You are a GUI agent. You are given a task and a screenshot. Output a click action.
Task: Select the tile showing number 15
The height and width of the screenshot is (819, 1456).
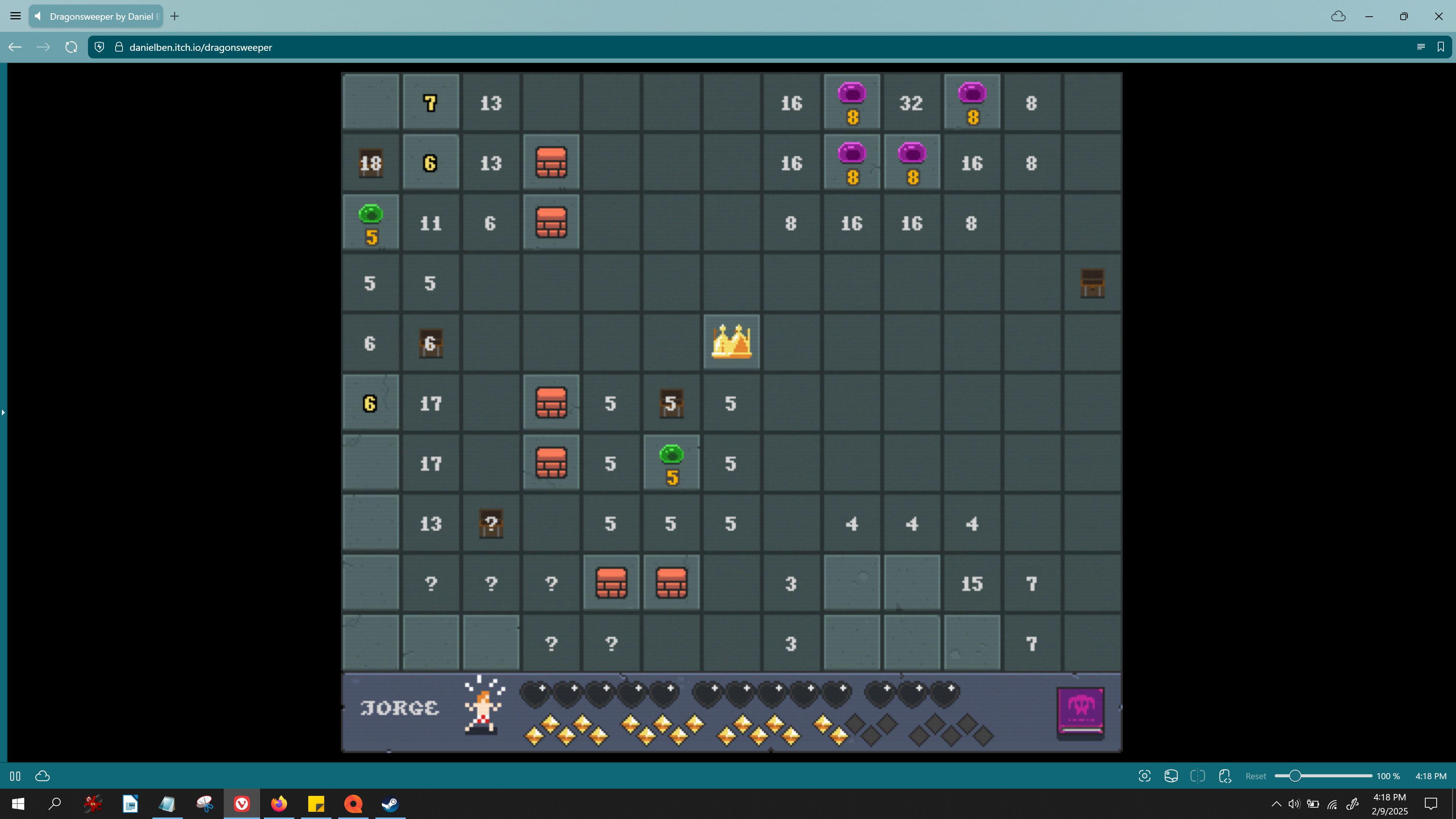click(x=971, y=584)
